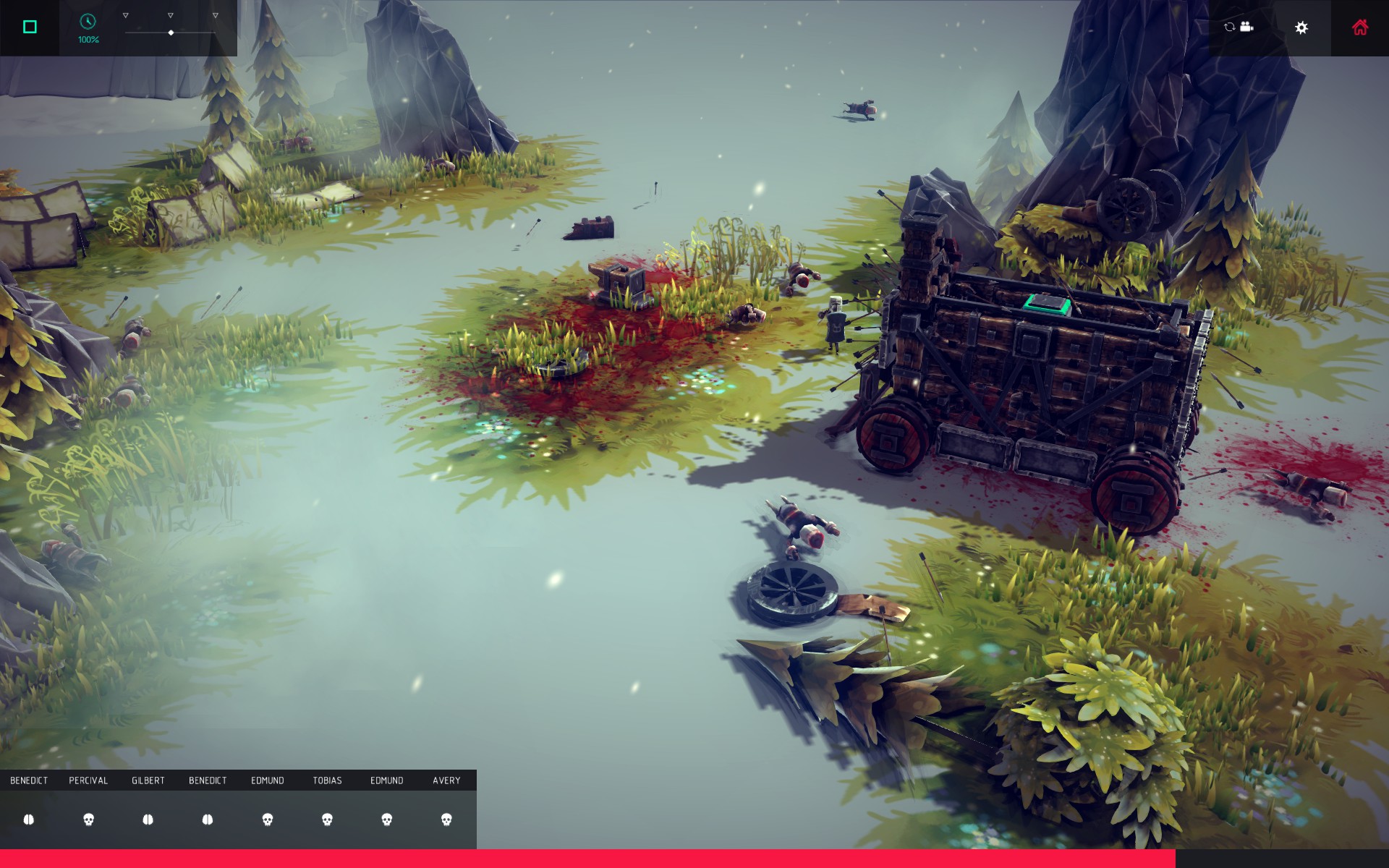Image resolution: width=1389 pixels, height=868 pixels.
Task: Toggle the camera switch icon
Action: click(1238, 27)
